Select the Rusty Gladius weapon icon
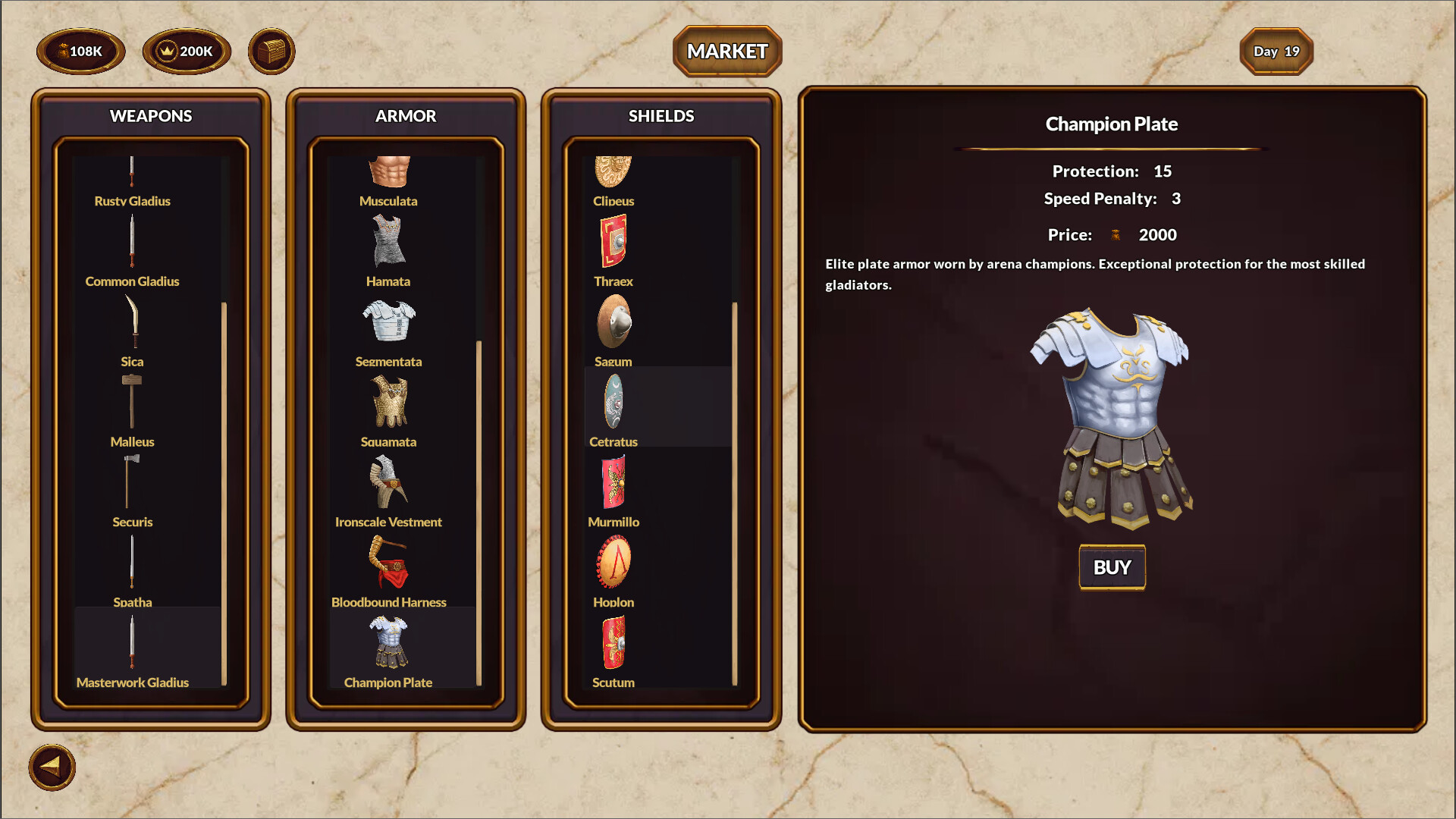The width and height of the screenshot is (1456, 819). 132,171
